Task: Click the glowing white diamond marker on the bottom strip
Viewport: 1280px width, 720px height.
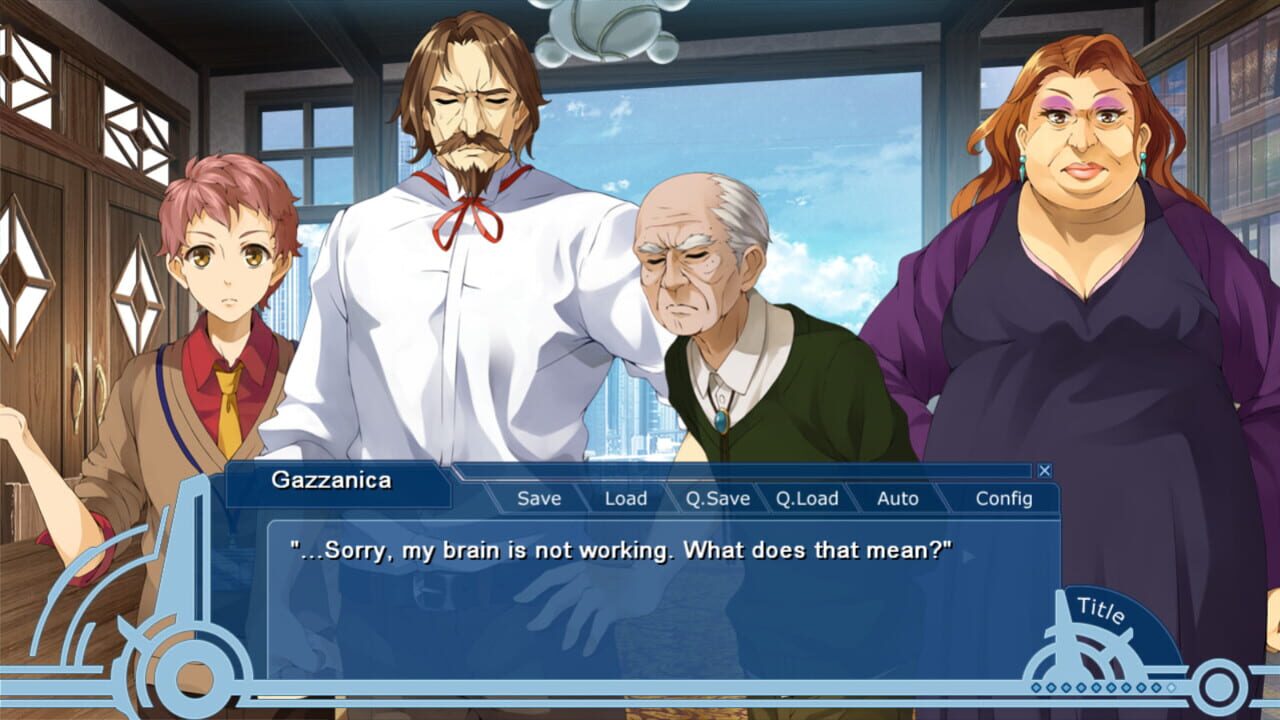Action: click(1170, 687)
